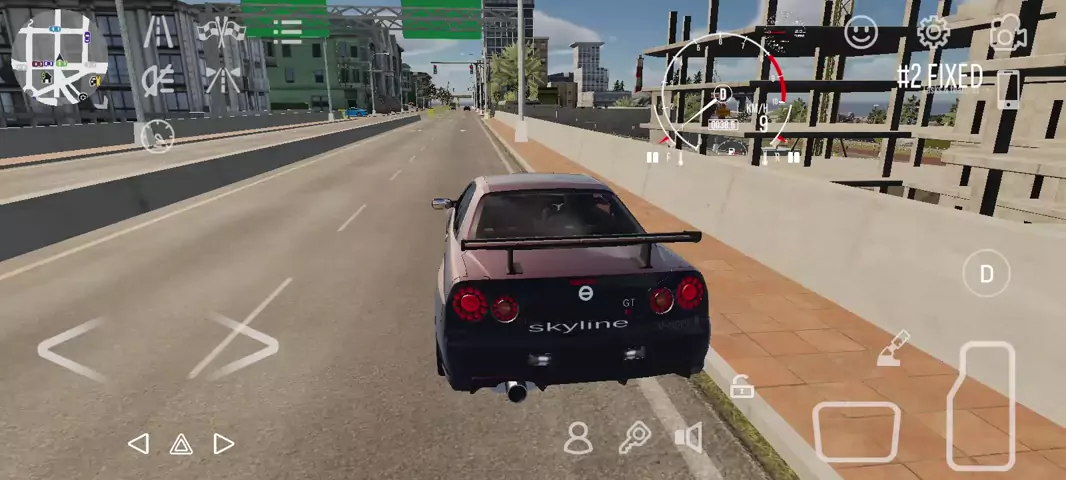This screenshot has width=1066, height=480.
Task: Open the crossed racing flags menu
Action: pos(221,31)
